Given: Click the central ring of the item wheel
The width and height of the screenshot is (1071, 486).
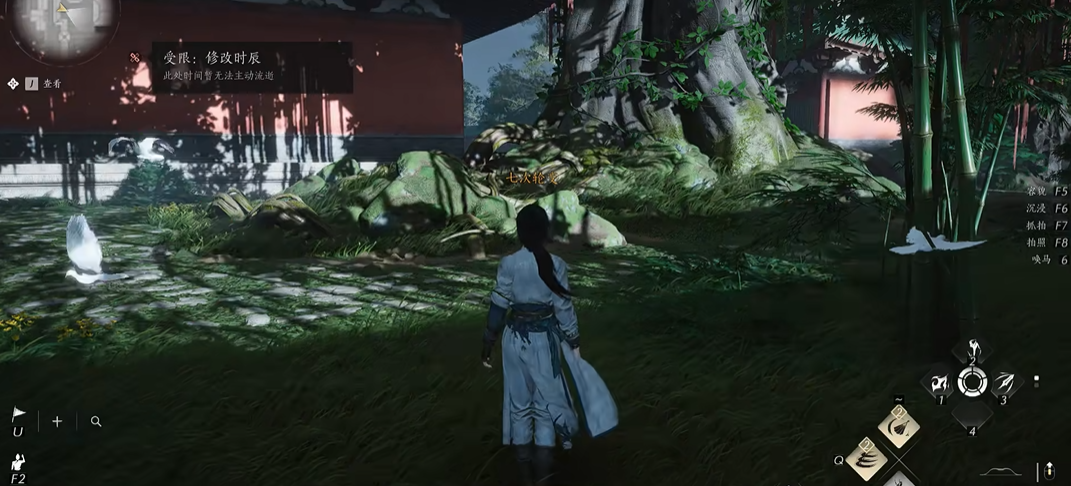Looking at the screenshot, I should (x=971, y=382).
